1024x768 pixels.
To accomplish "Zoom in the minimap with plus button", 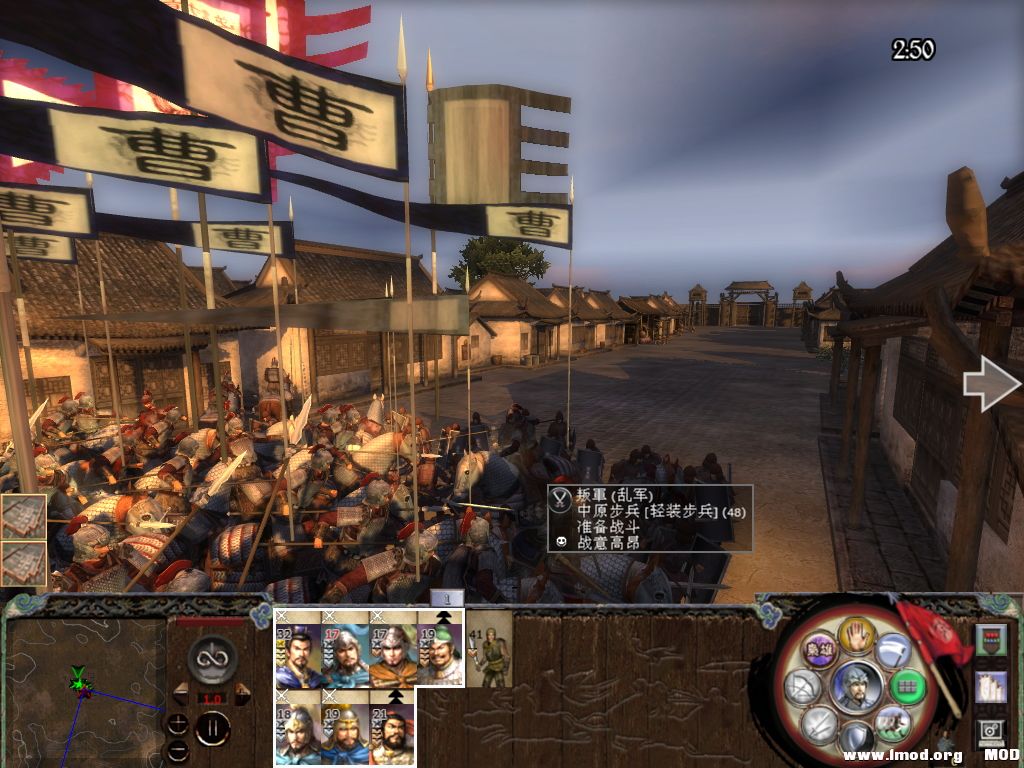I will coord(177,723).
